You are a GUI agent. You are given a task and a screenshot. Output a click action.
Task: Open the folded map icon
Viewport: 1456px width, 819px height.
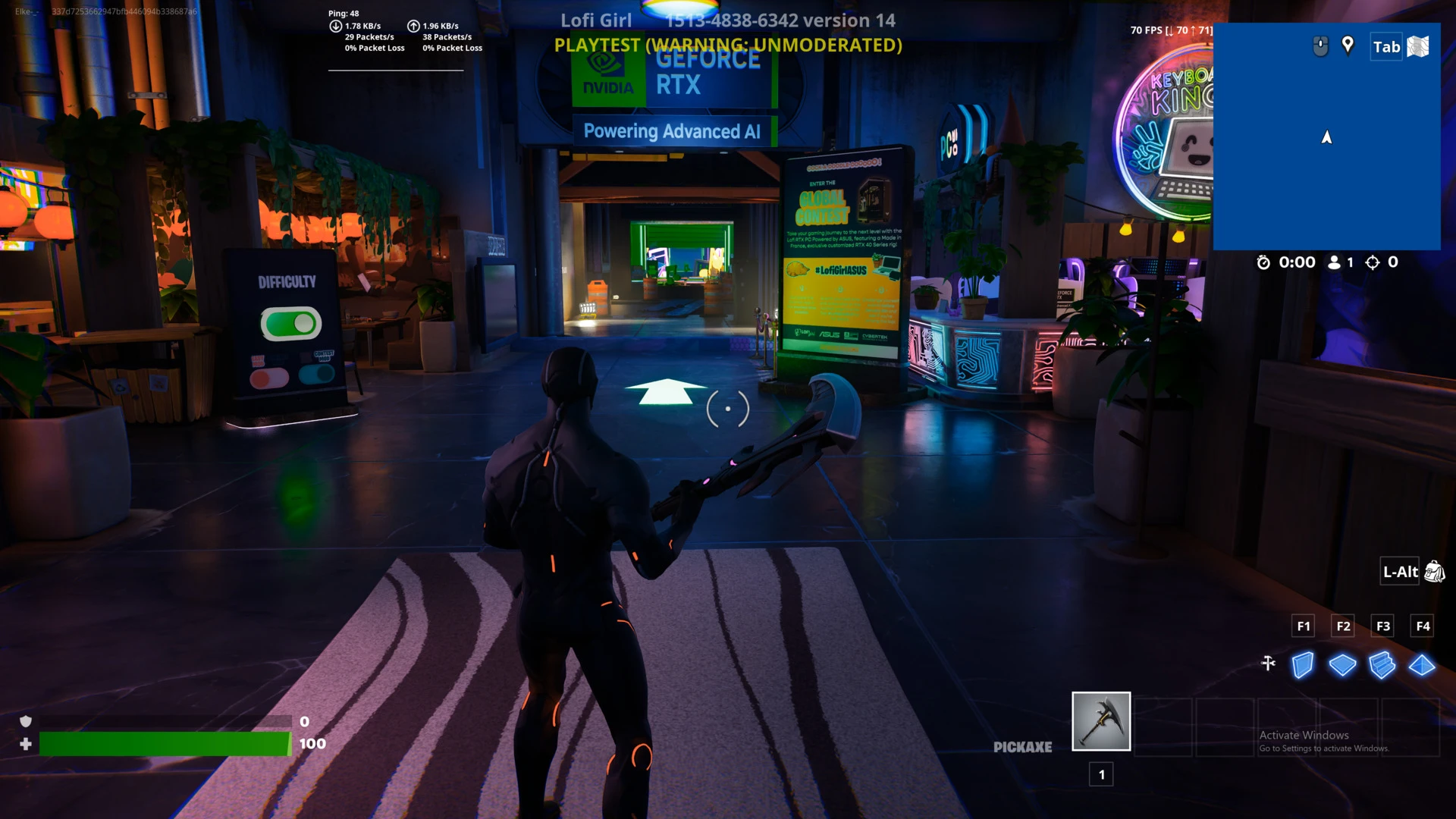pos(1418,47)
